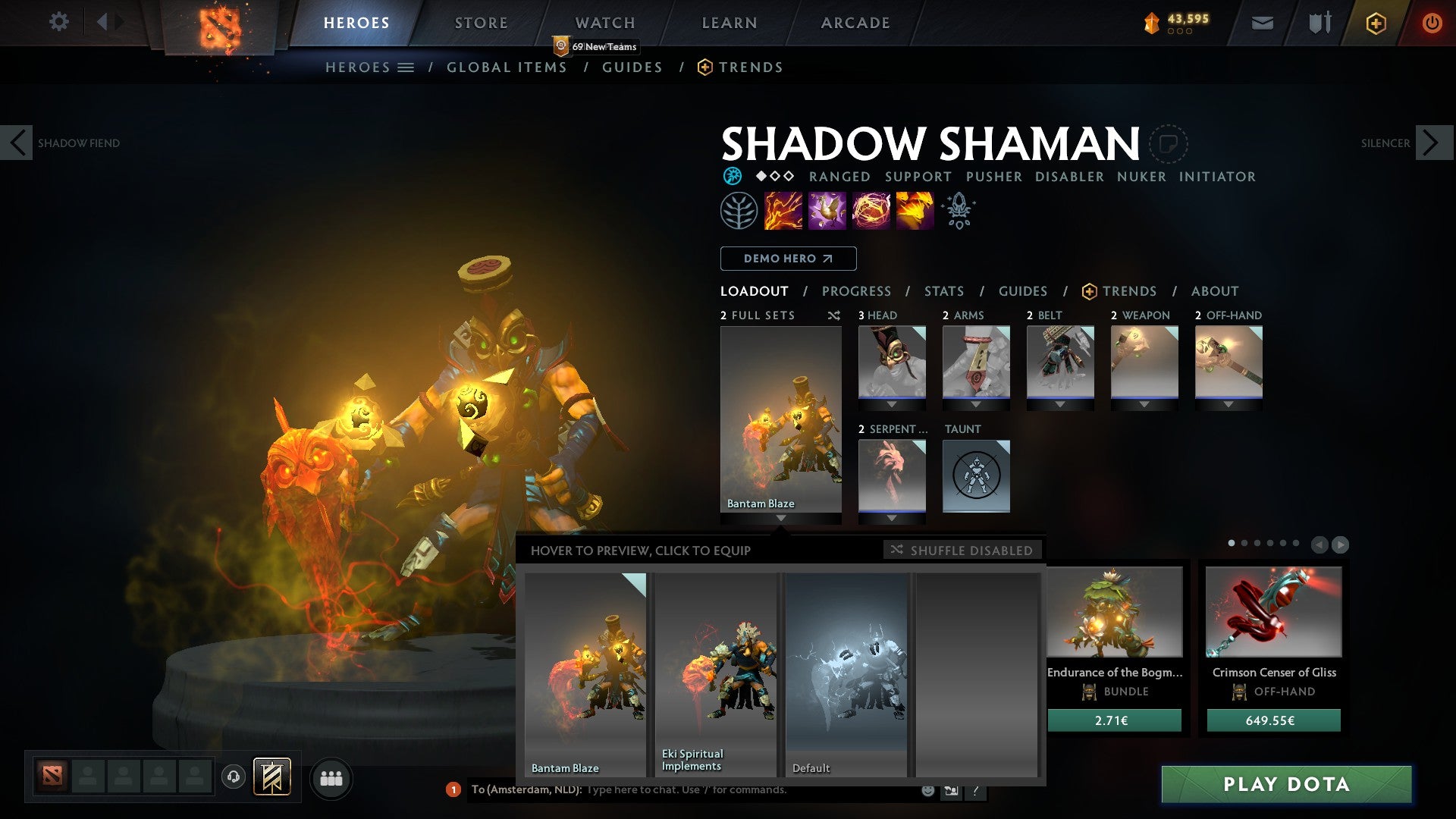Open the HEROES hamburger menu

click(x=406, y=67)
